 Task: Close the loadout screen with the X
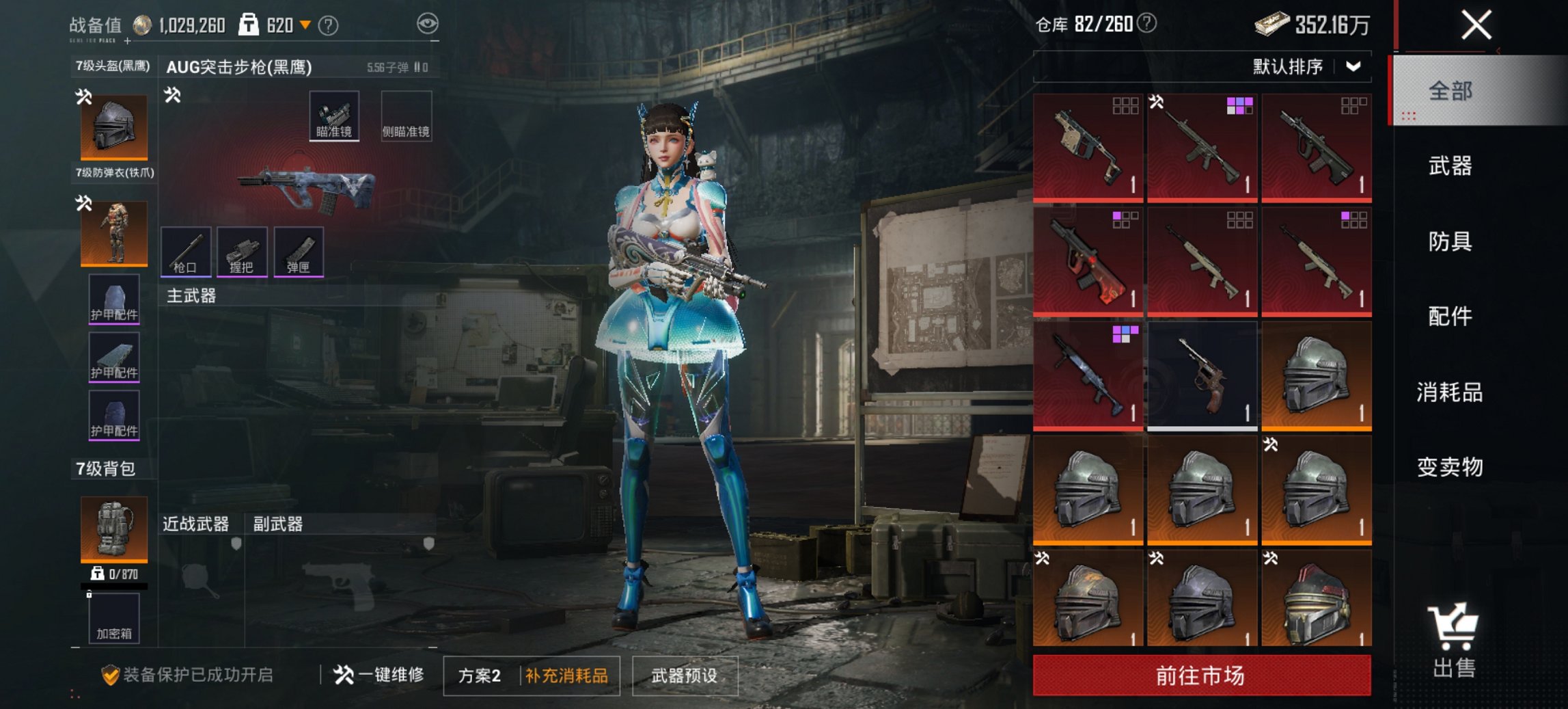1476,26
